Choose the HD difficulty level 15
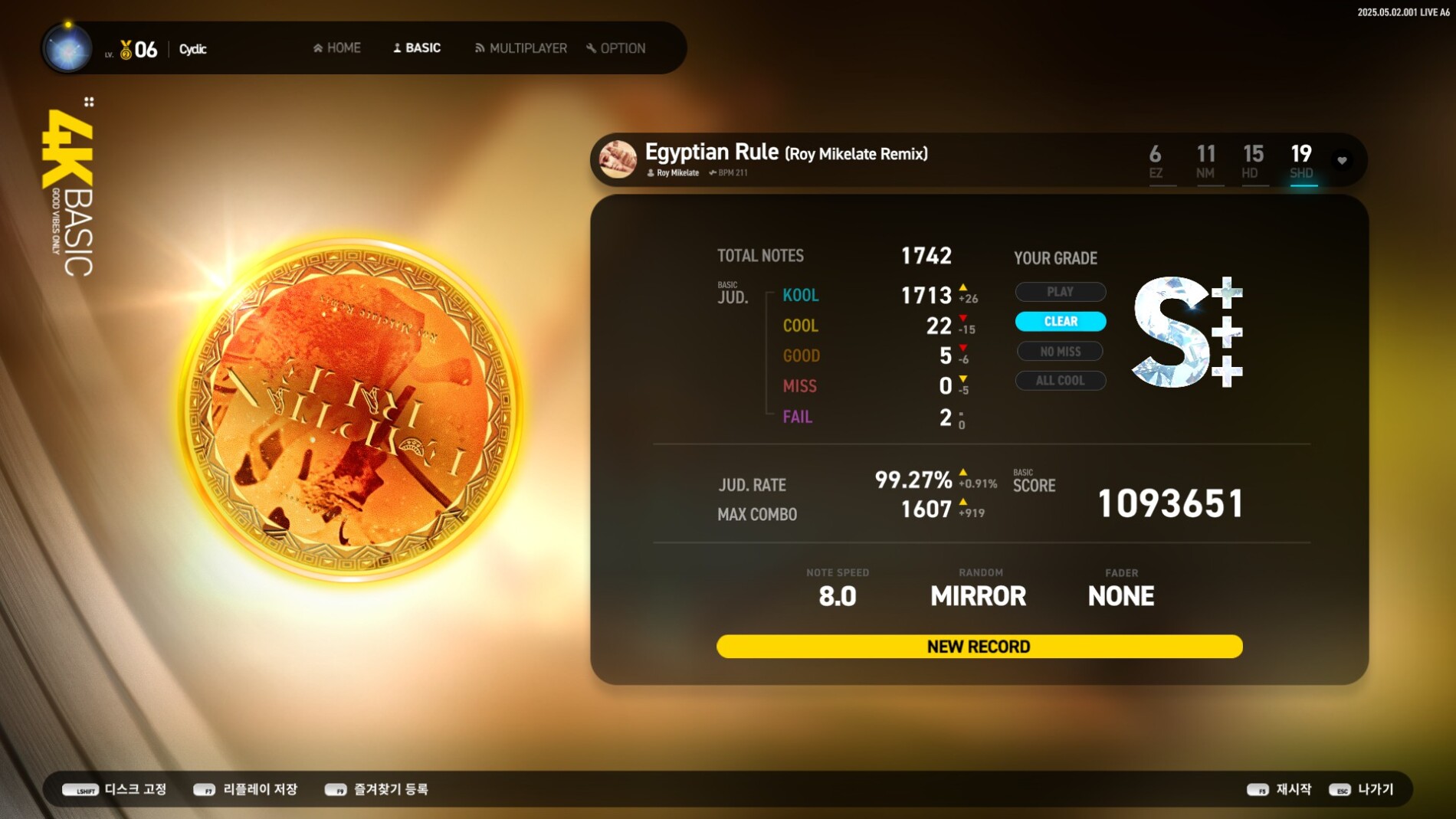 (1252, 162)
